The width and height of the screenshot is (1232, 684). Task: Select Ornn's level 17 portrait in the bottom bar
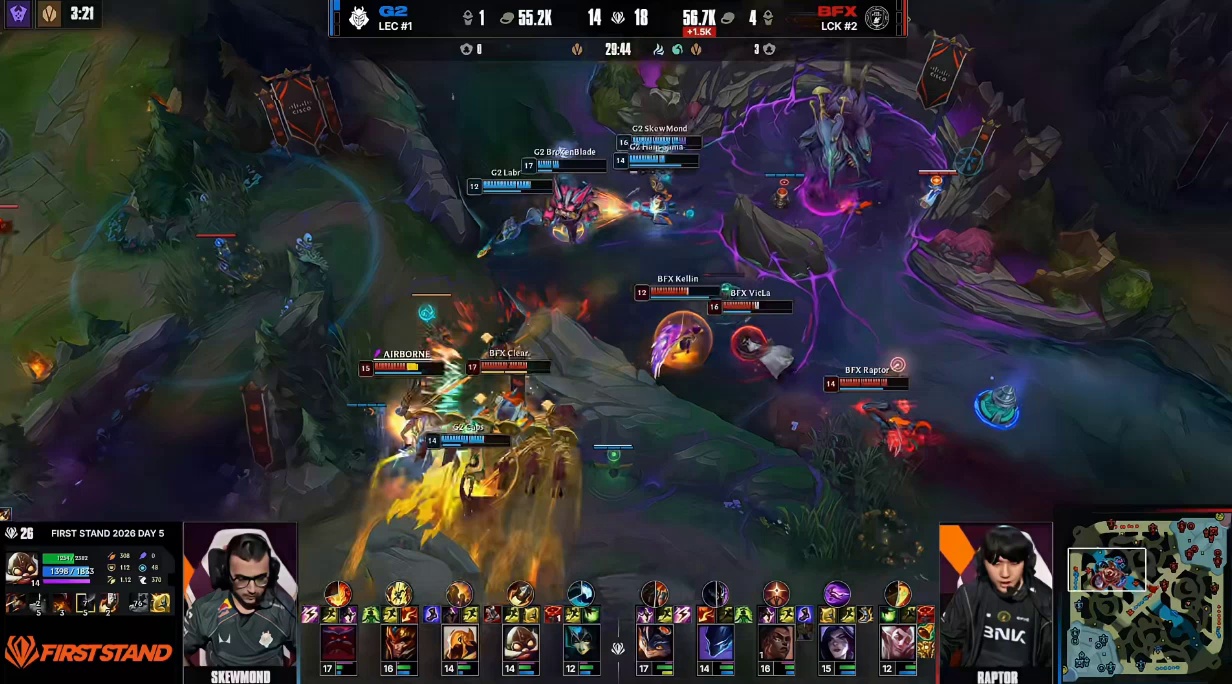pyautogui.click(x=338, y=643)
